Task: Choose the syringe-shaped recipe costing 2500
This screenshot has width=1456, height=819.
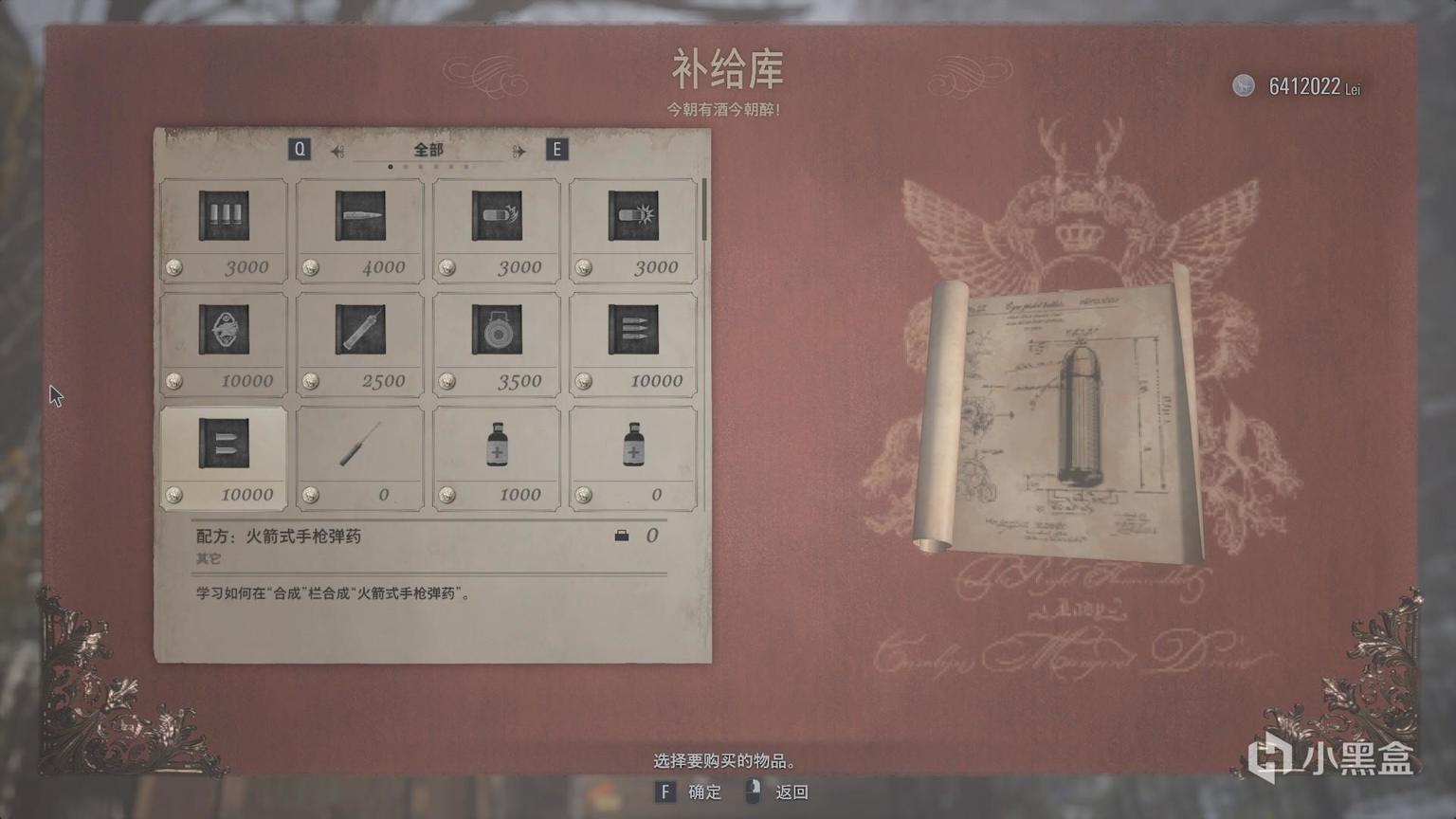Action: (360, 343)
